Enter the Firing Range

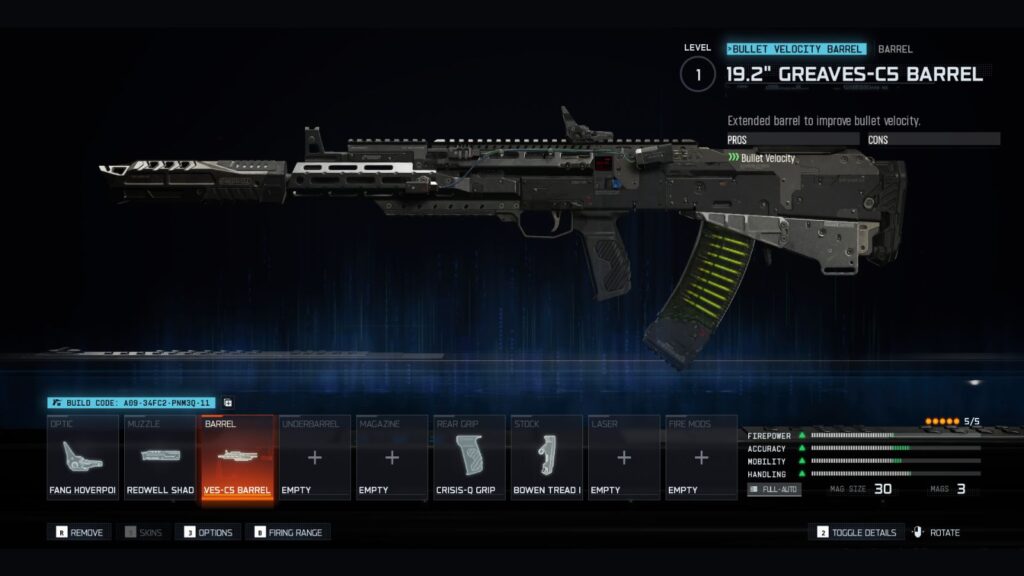[291, 532]
